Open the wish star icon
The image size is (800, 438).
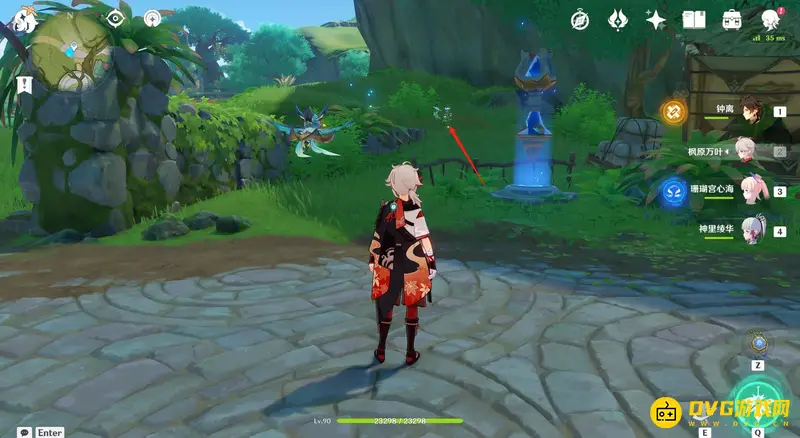(656, 19)
